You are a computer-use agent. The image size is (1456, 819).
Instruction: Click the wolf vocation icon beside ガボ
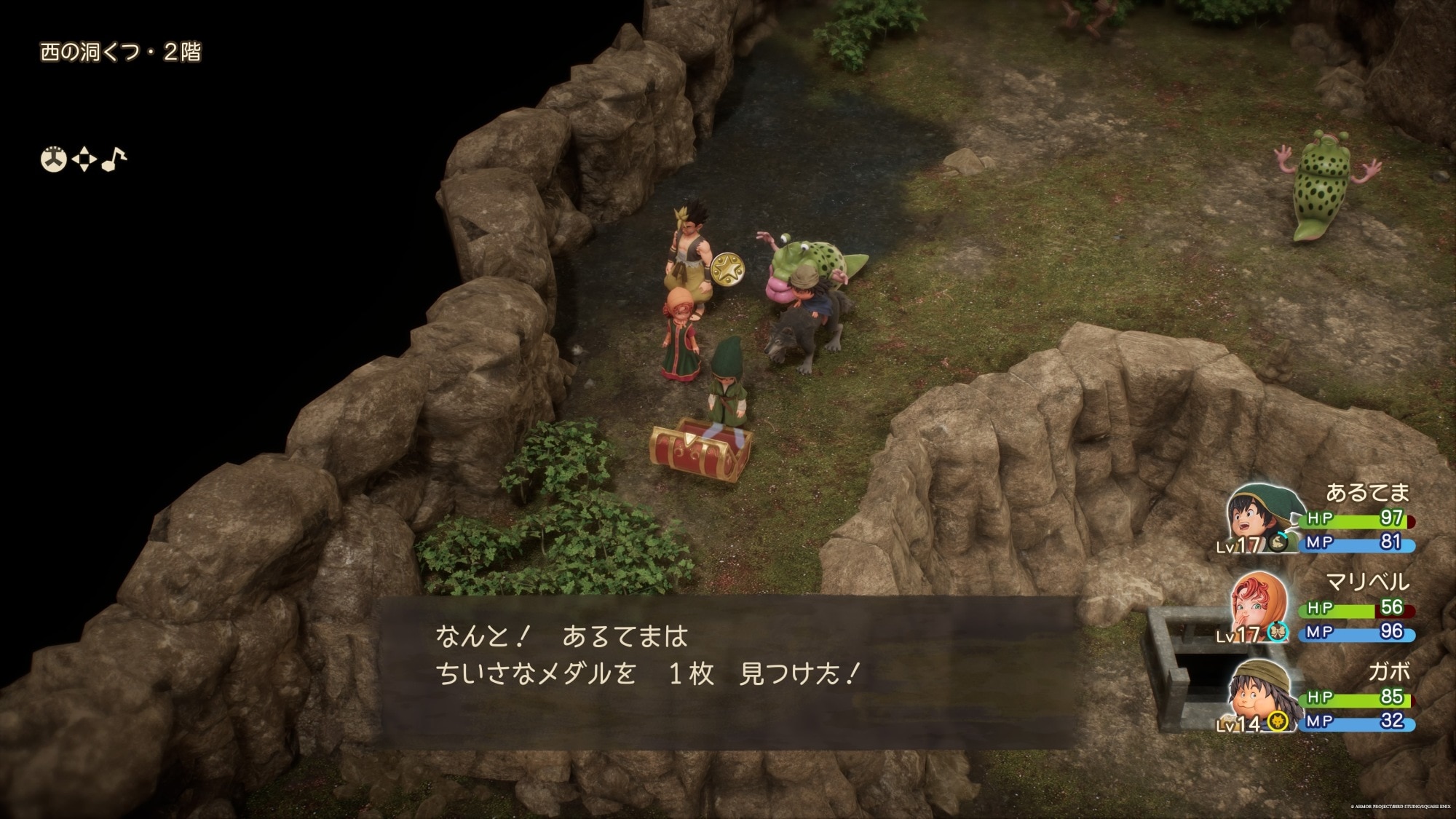pos(1276,721)
